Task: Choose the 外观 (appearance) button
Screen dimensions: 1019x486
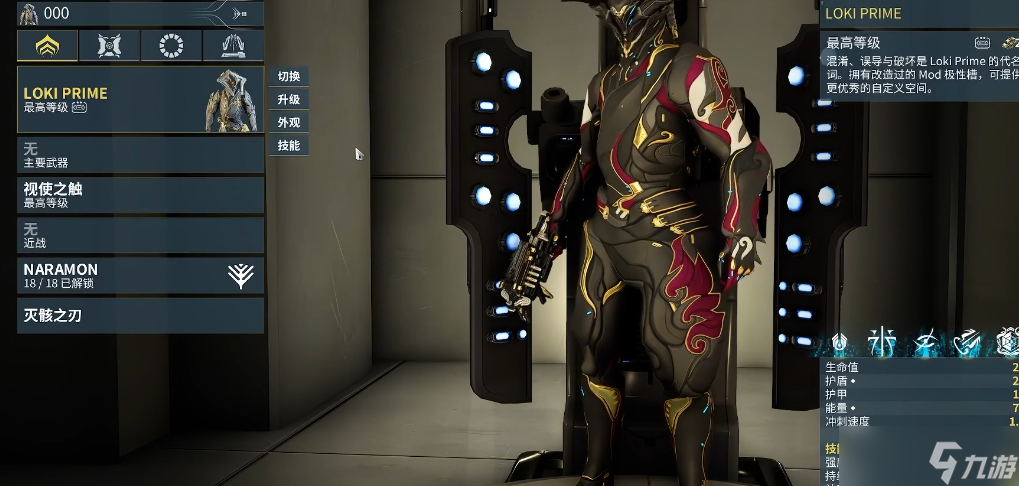Action: [289, 123]
